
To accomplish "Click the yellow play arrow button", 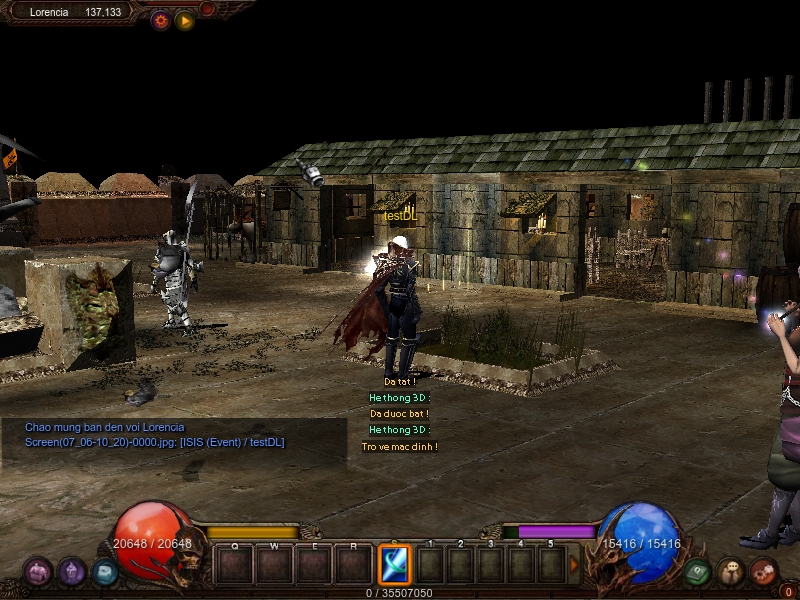I will [x=185, y=20].
